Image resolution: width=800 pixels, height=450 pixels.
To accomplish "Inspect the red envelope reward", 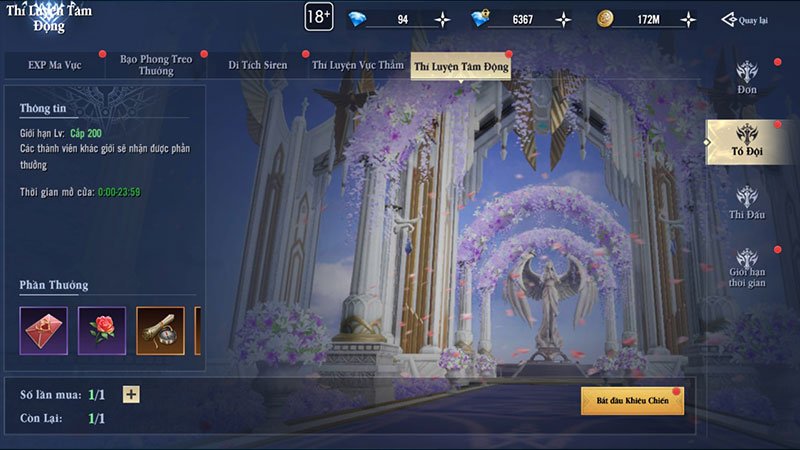I will (44, 330).
